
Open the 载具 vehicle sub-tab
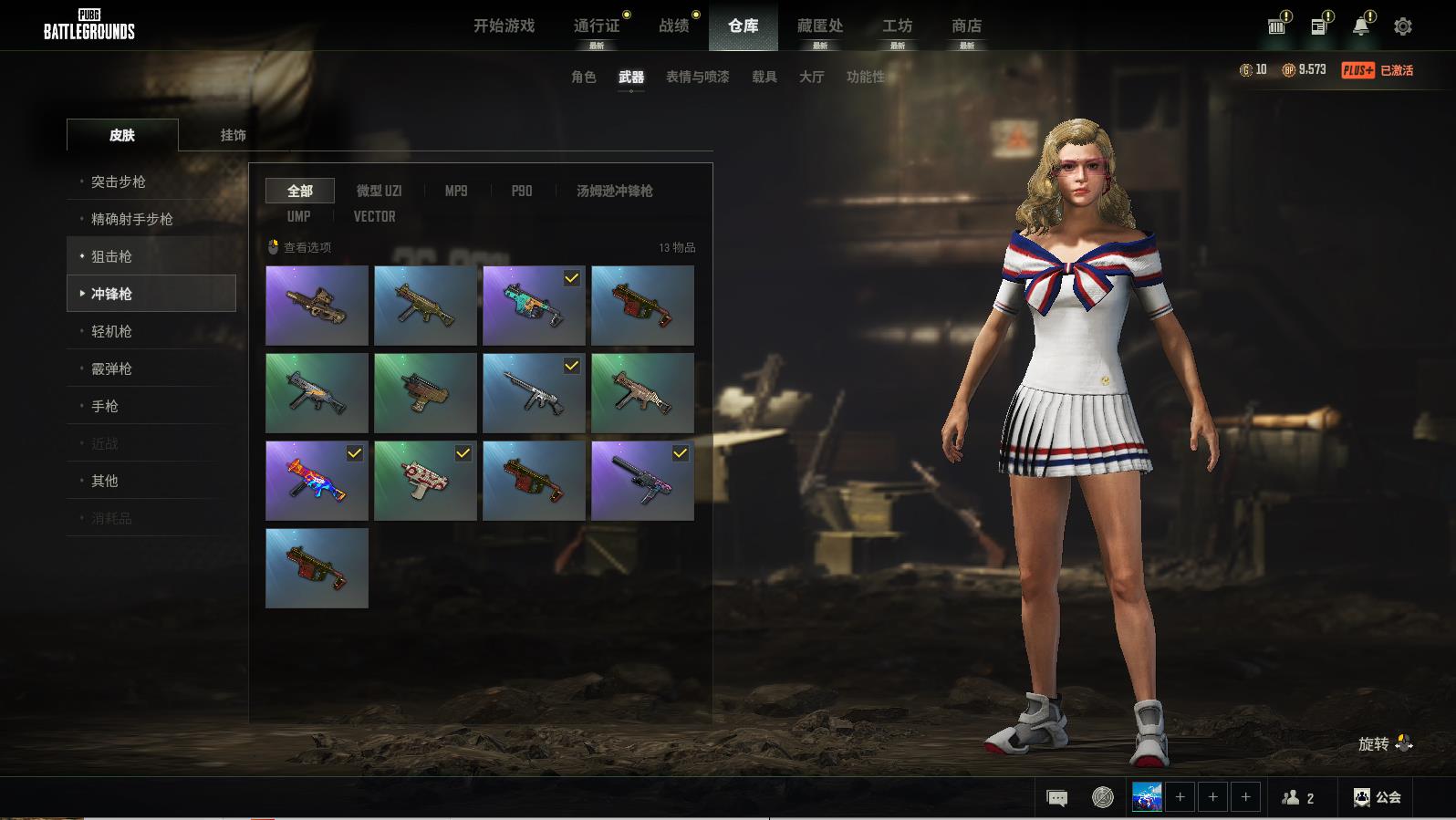pyautogui.click(x=764, y=77)
